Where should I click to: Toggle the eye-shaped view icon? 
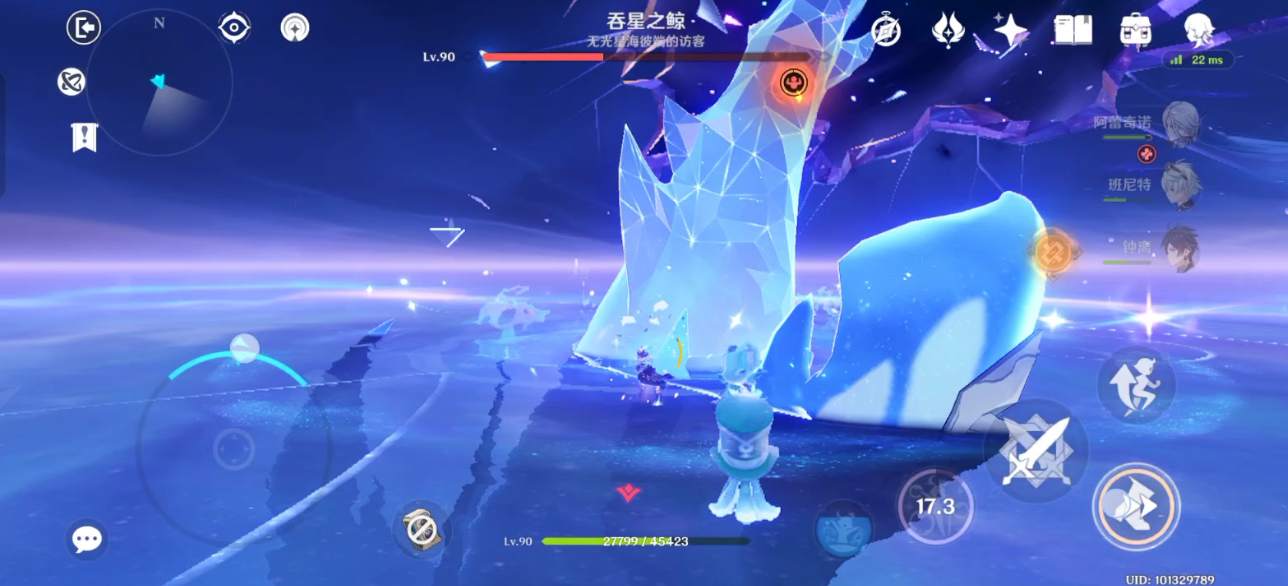[x=234, y=27]
